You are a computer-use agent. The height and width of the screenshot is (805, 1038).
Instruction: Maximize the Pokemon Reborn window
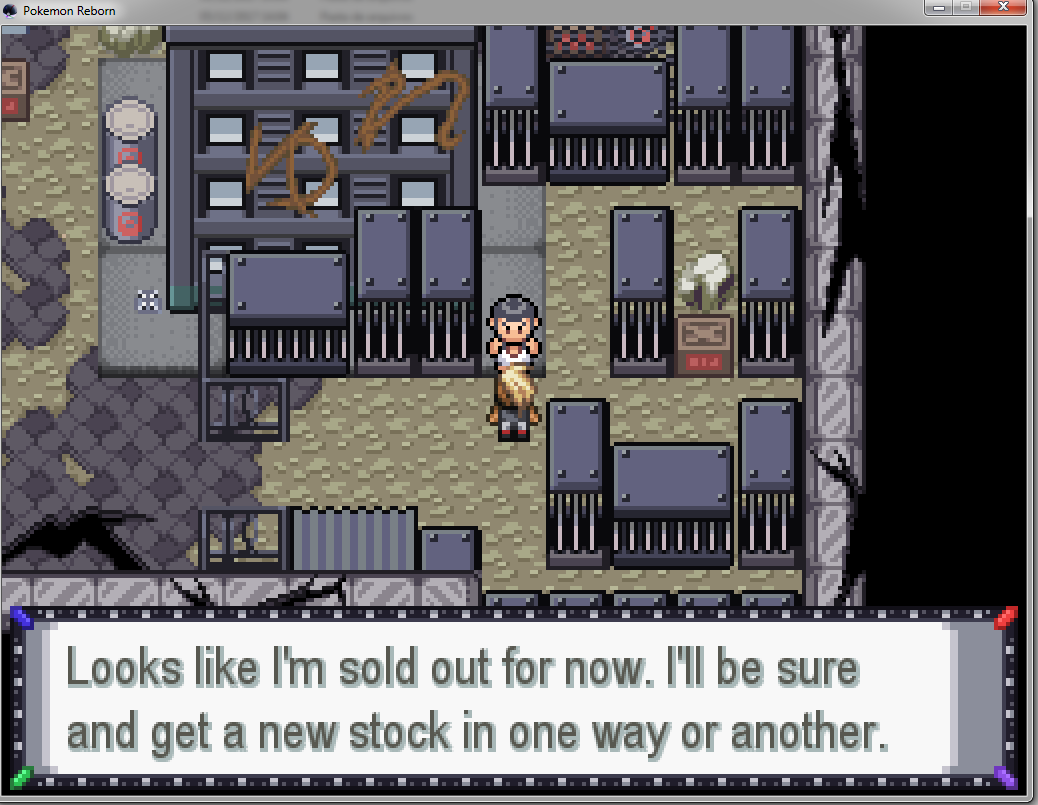967,8
